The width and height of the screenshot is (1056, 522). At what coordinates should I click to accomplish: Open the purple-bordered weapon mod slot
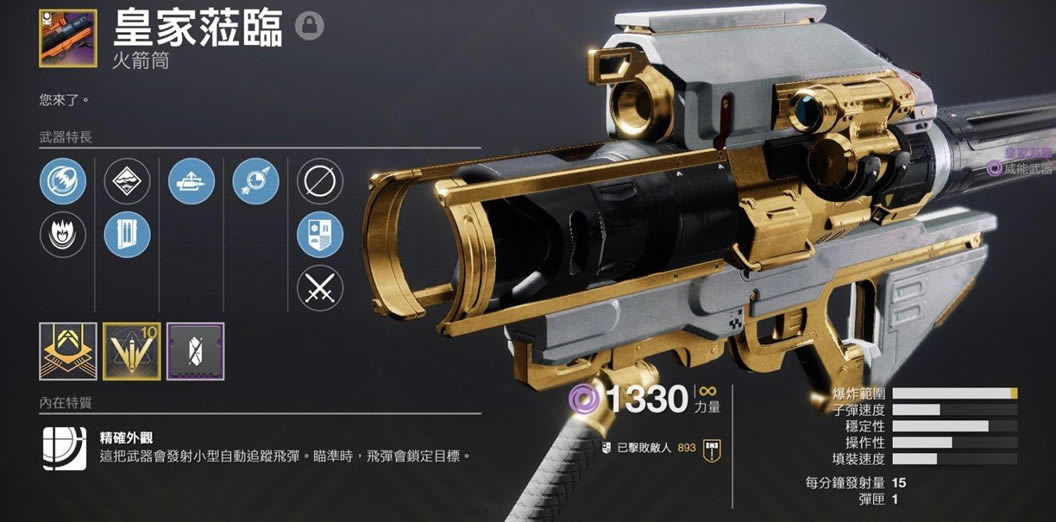tap(196, 351)
